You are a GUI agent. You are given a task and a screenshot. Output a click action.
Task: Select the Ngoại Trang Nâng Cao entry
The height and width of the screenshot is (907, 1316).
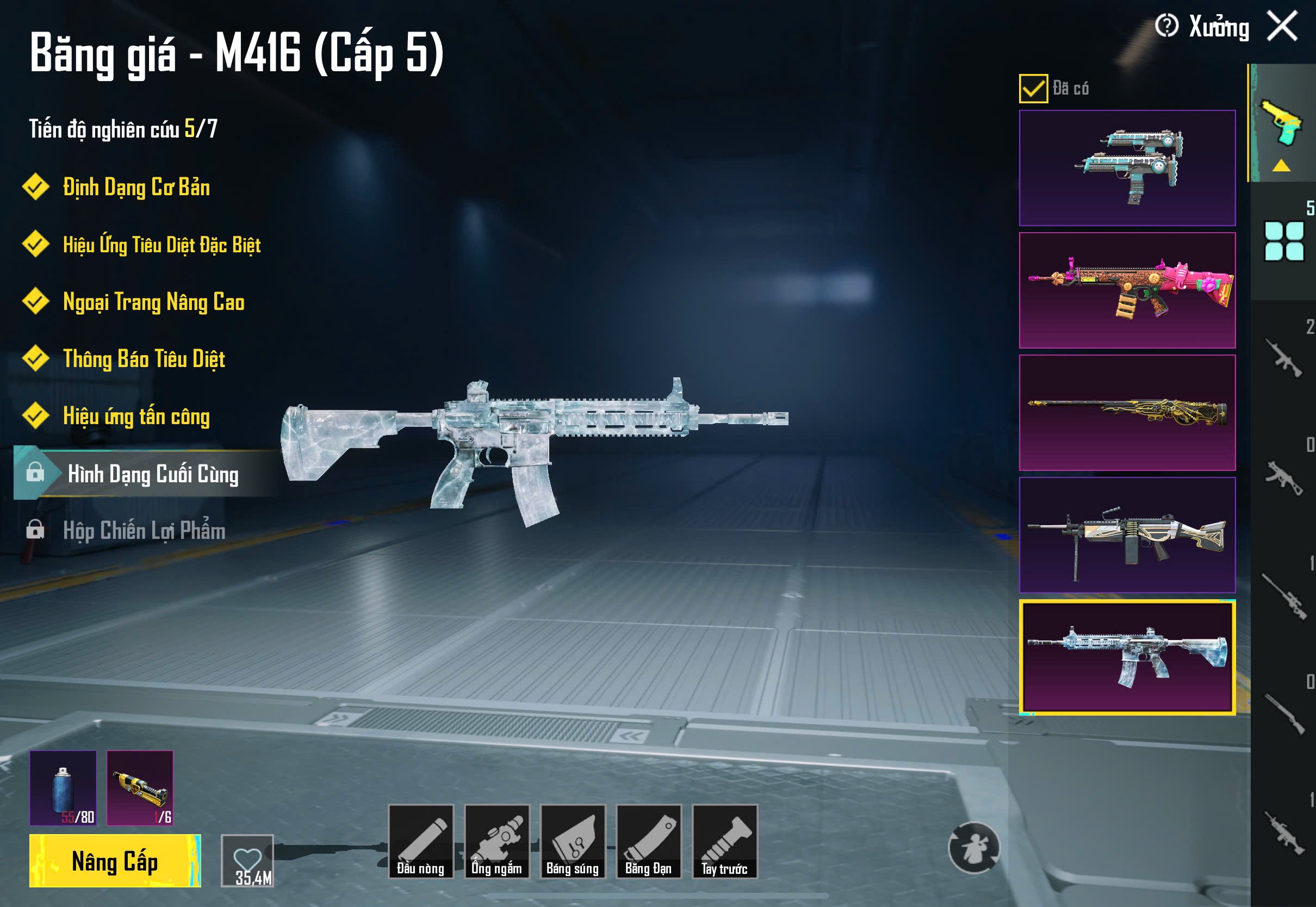[x=153, y=302]
